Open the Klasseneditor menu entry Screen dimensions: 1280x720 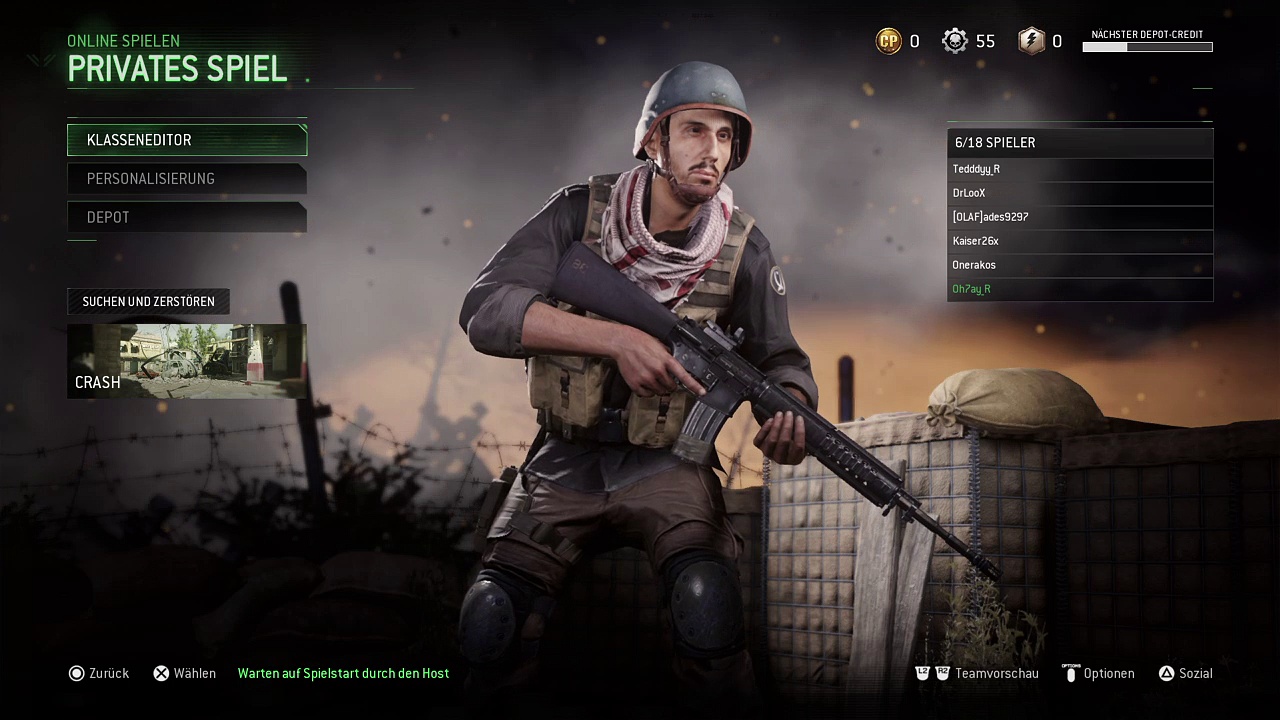tap(187, 140)
